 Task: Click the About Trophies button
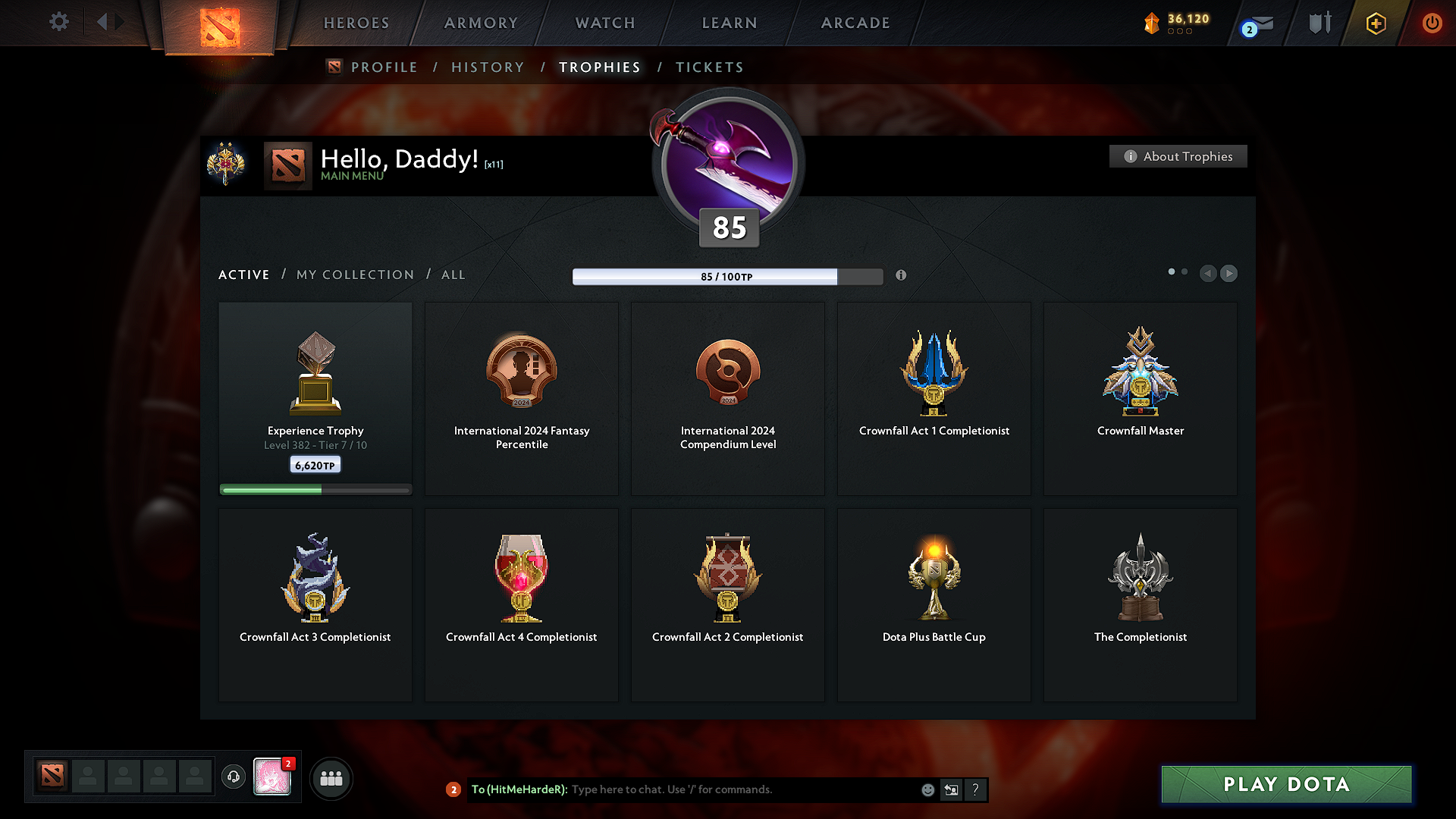[x=1178, y=156]
